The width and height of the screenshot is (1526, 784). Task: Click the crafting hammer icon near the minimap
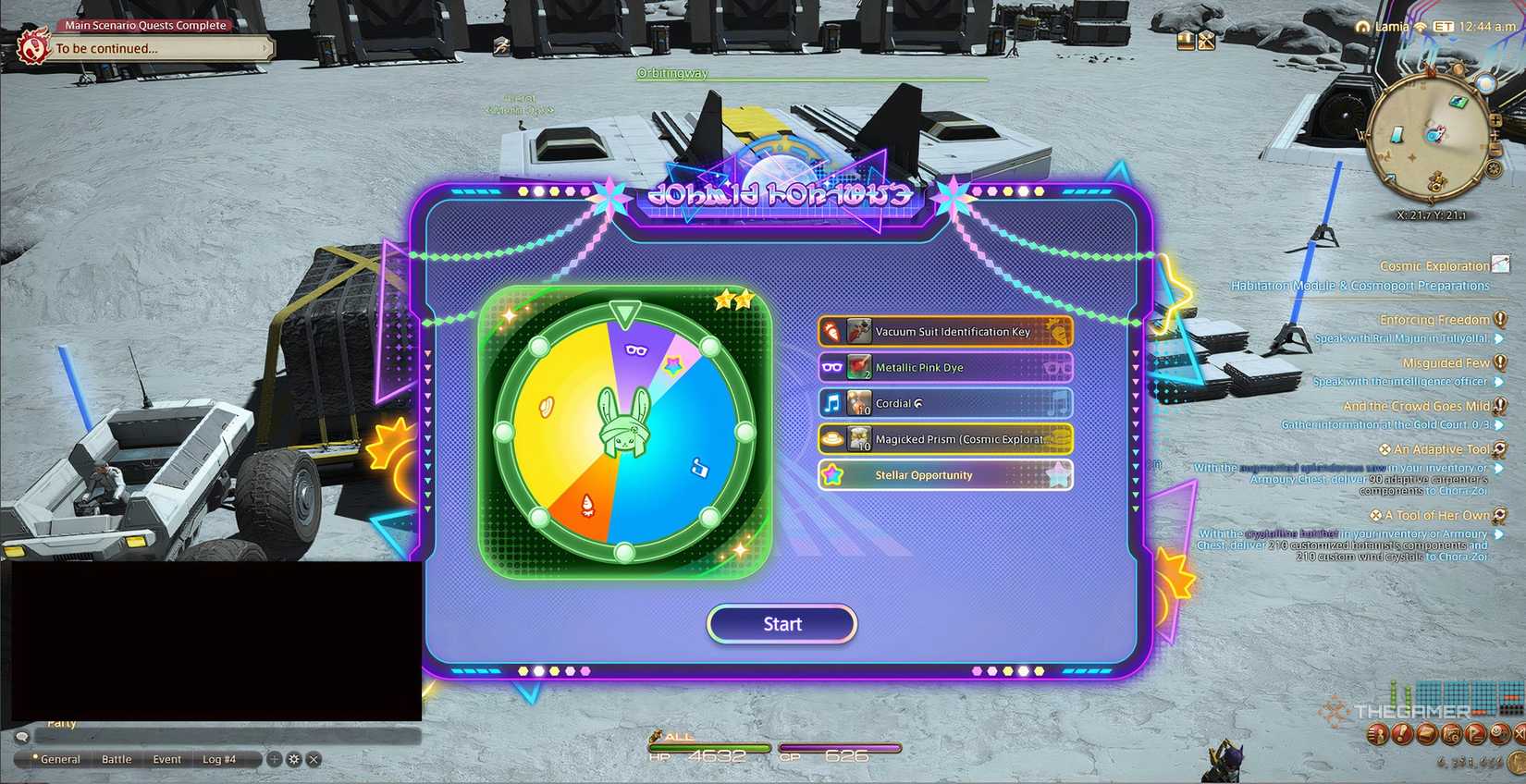point(1207,40)
